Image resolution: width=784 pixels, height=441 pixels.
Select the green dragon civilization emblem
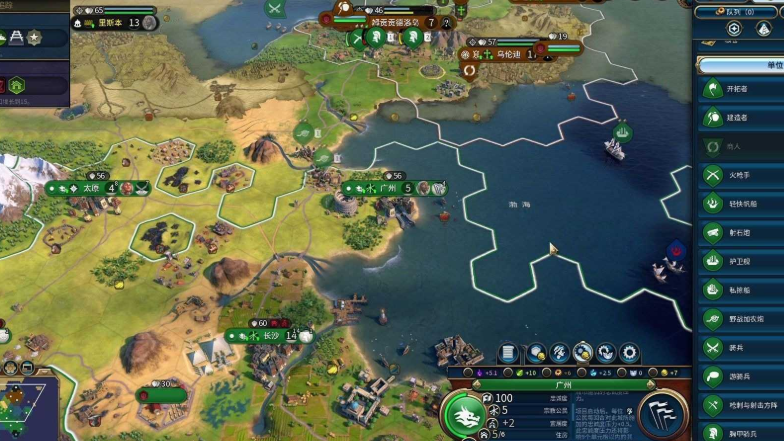point(464,414)
